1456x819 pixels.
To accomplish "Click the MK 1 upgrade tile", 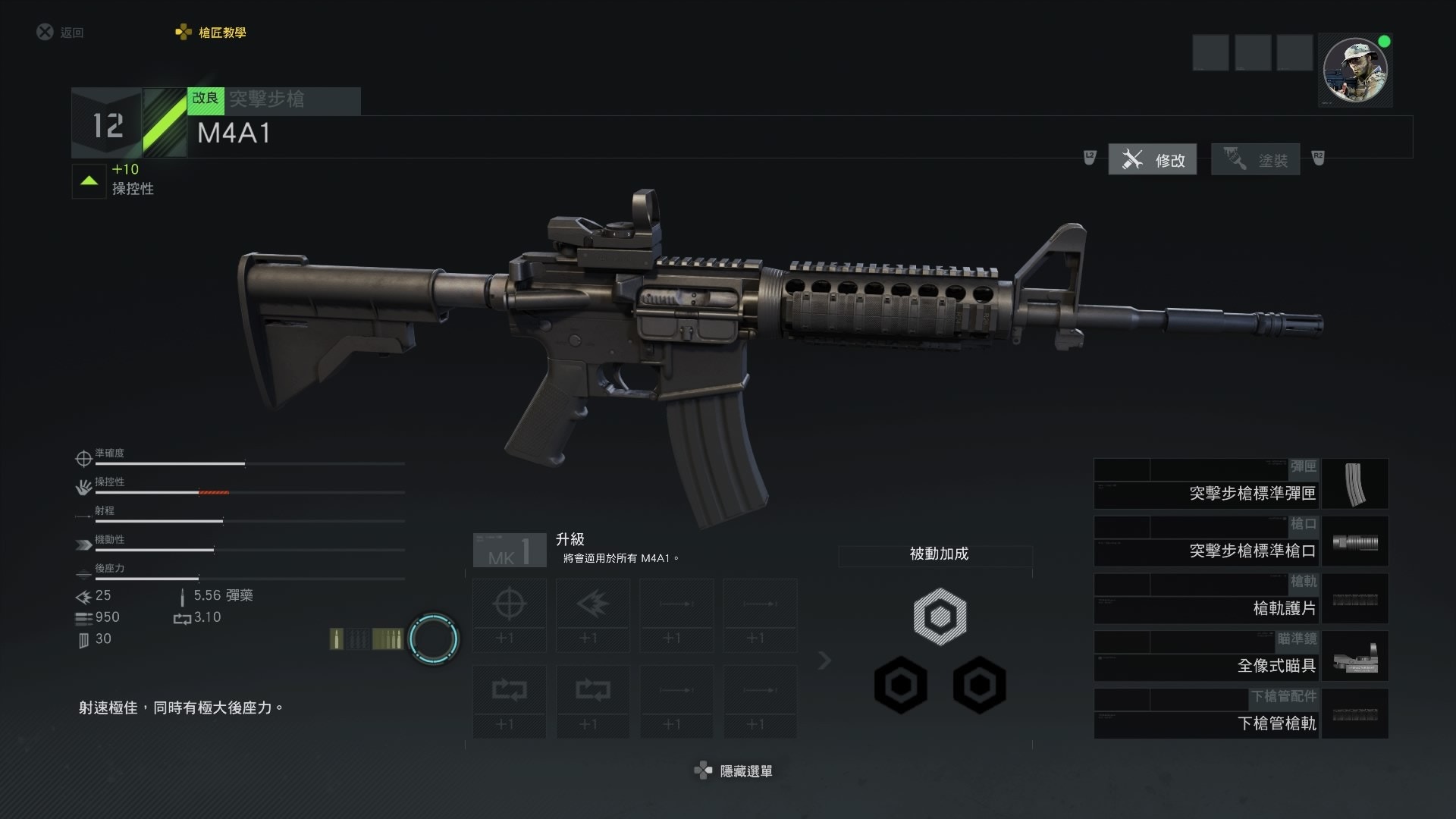I will pyautogui.click(x=510, y=551).
